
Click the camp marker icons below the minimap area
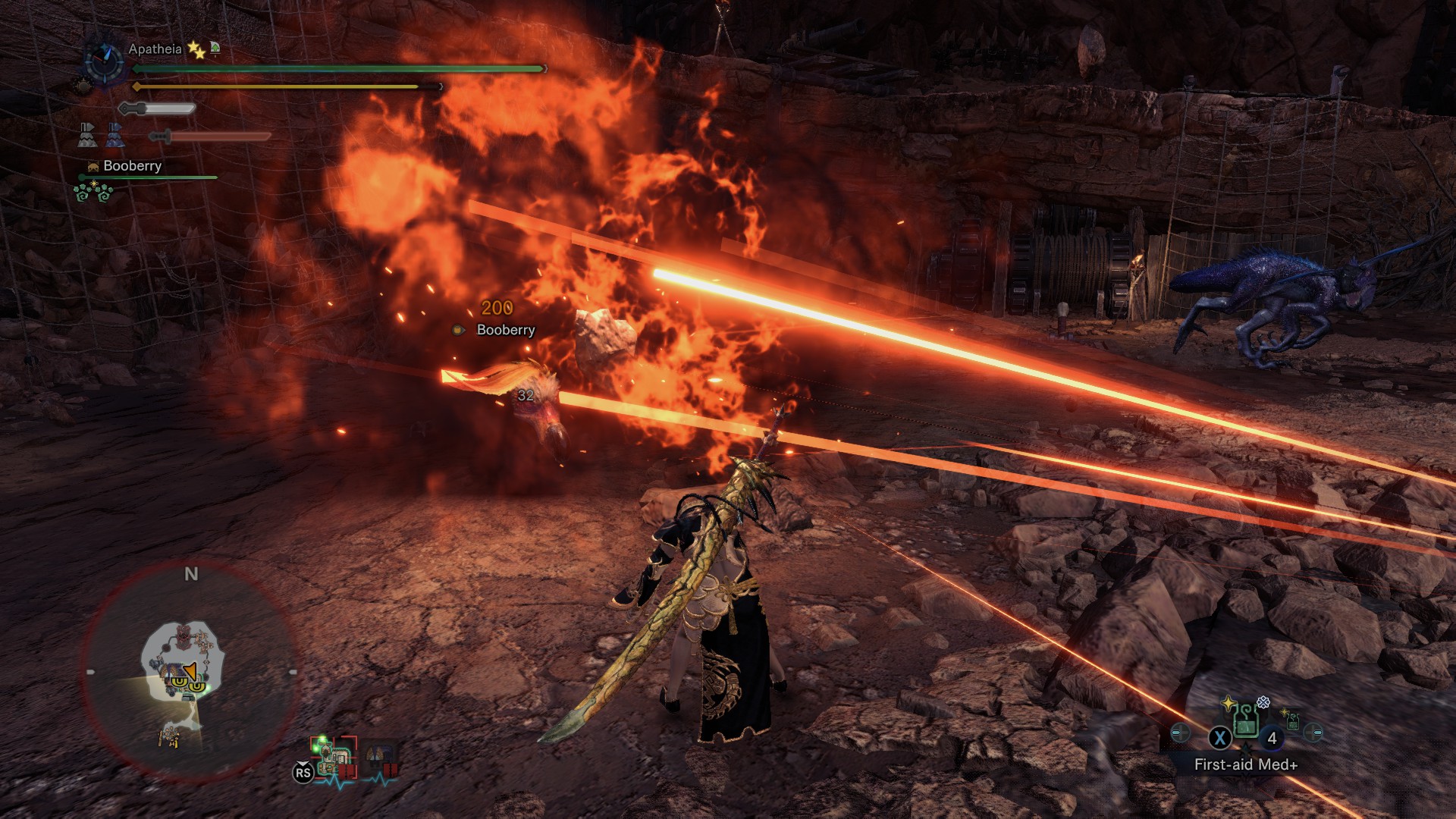(x=170, y=736)
